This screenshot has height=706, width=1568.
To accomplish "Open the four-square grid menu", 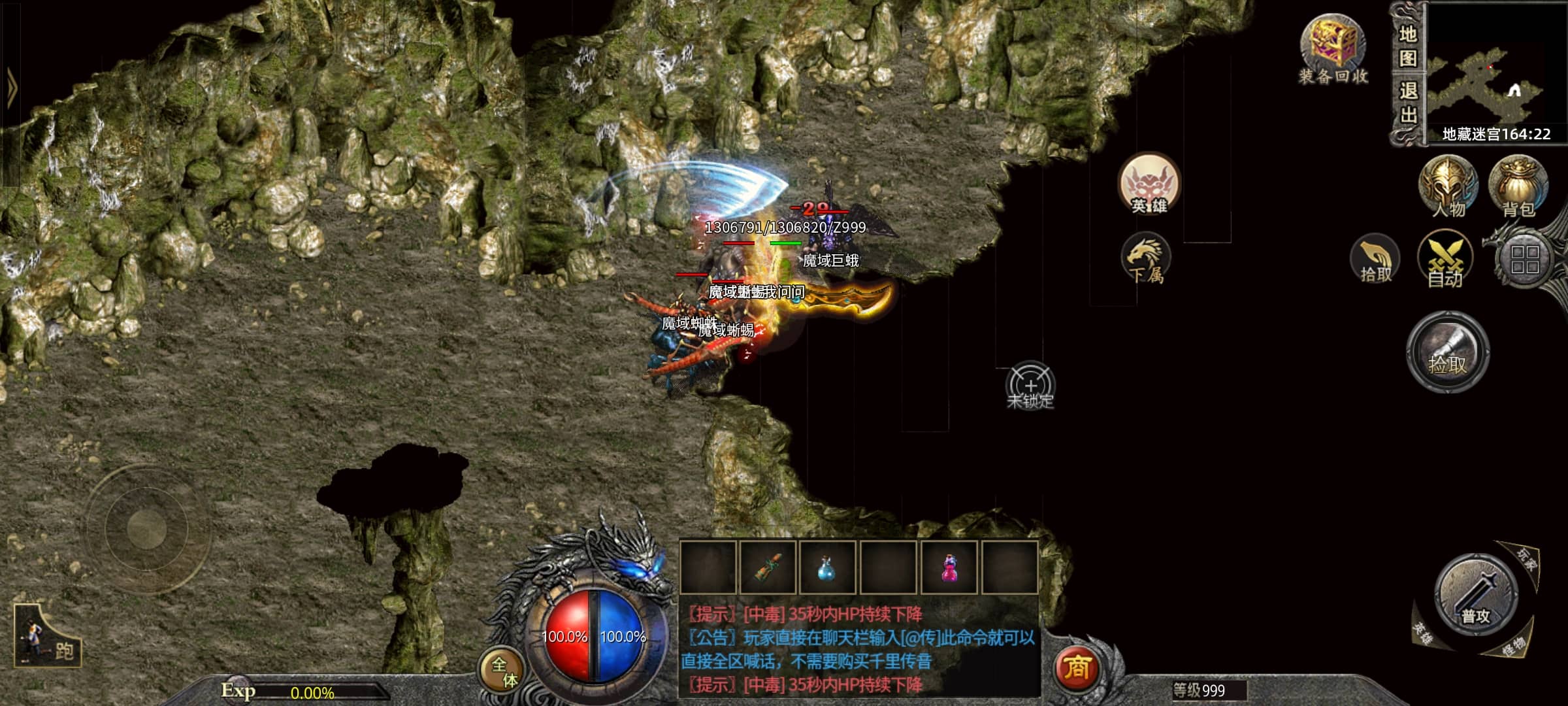I will [1524, 259].
